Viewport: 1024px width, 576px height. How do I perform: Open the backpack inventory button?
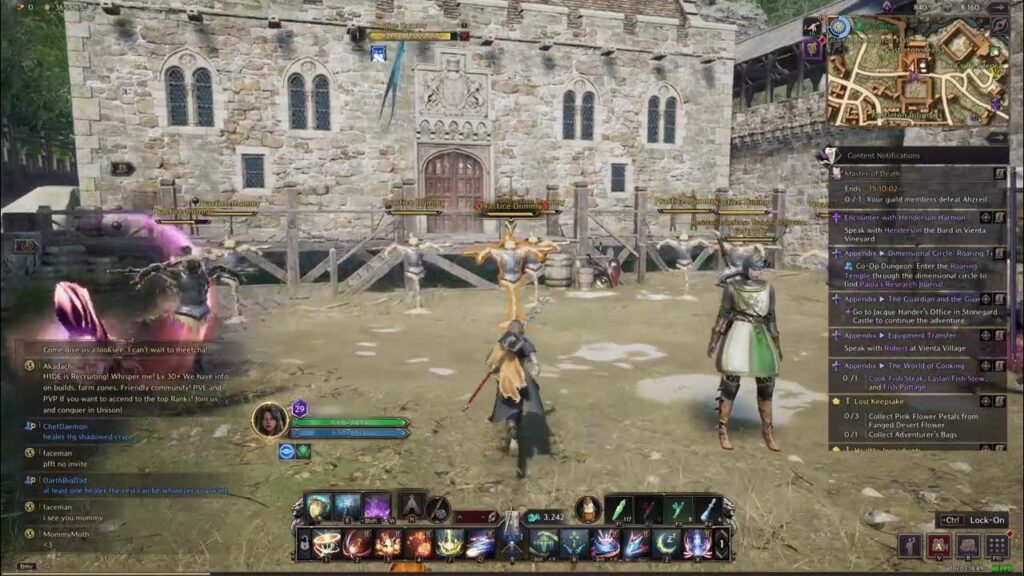pos(967,546)
